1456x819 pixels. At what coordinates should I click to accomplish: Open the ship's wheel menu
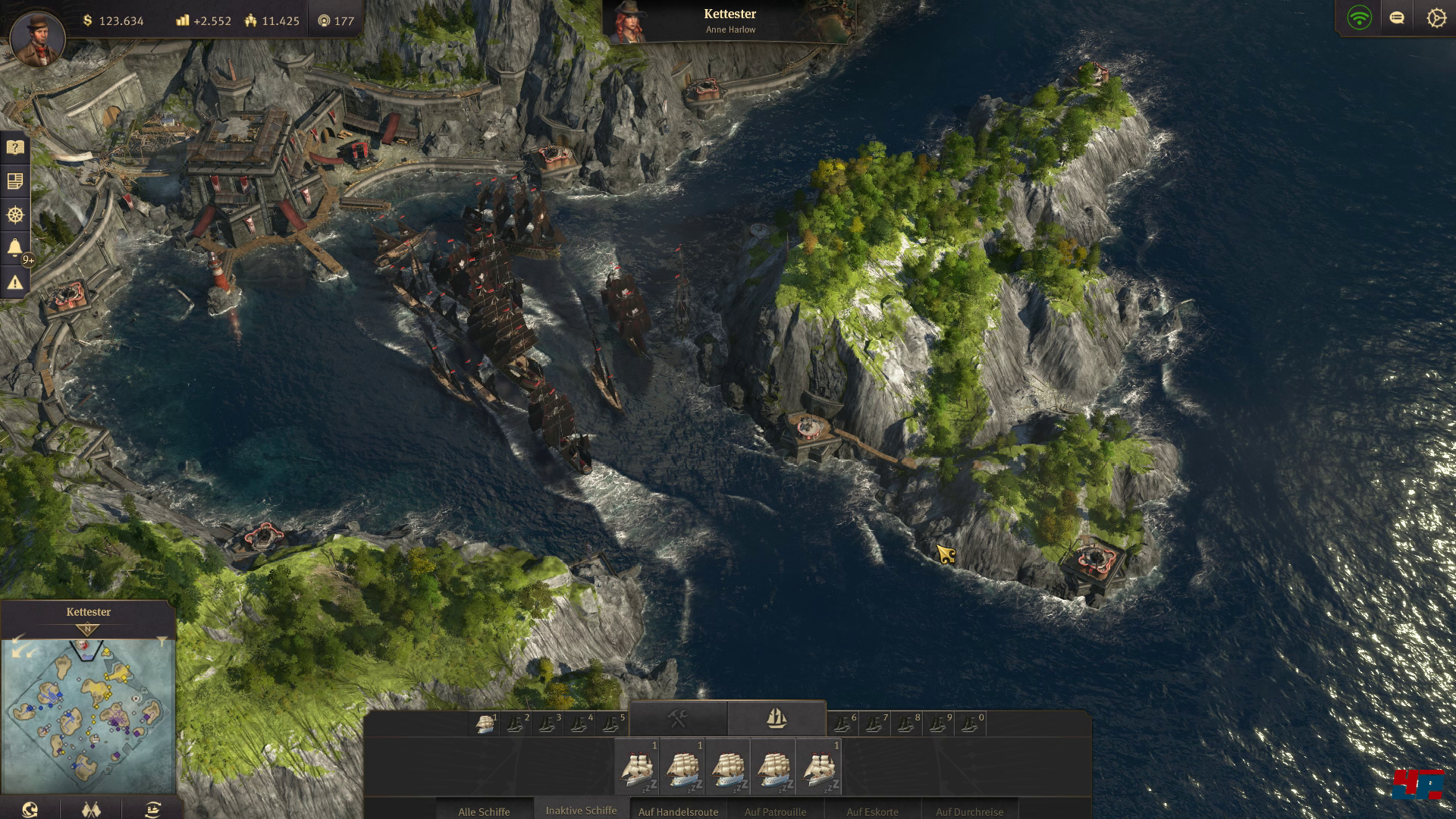[15, 215]
